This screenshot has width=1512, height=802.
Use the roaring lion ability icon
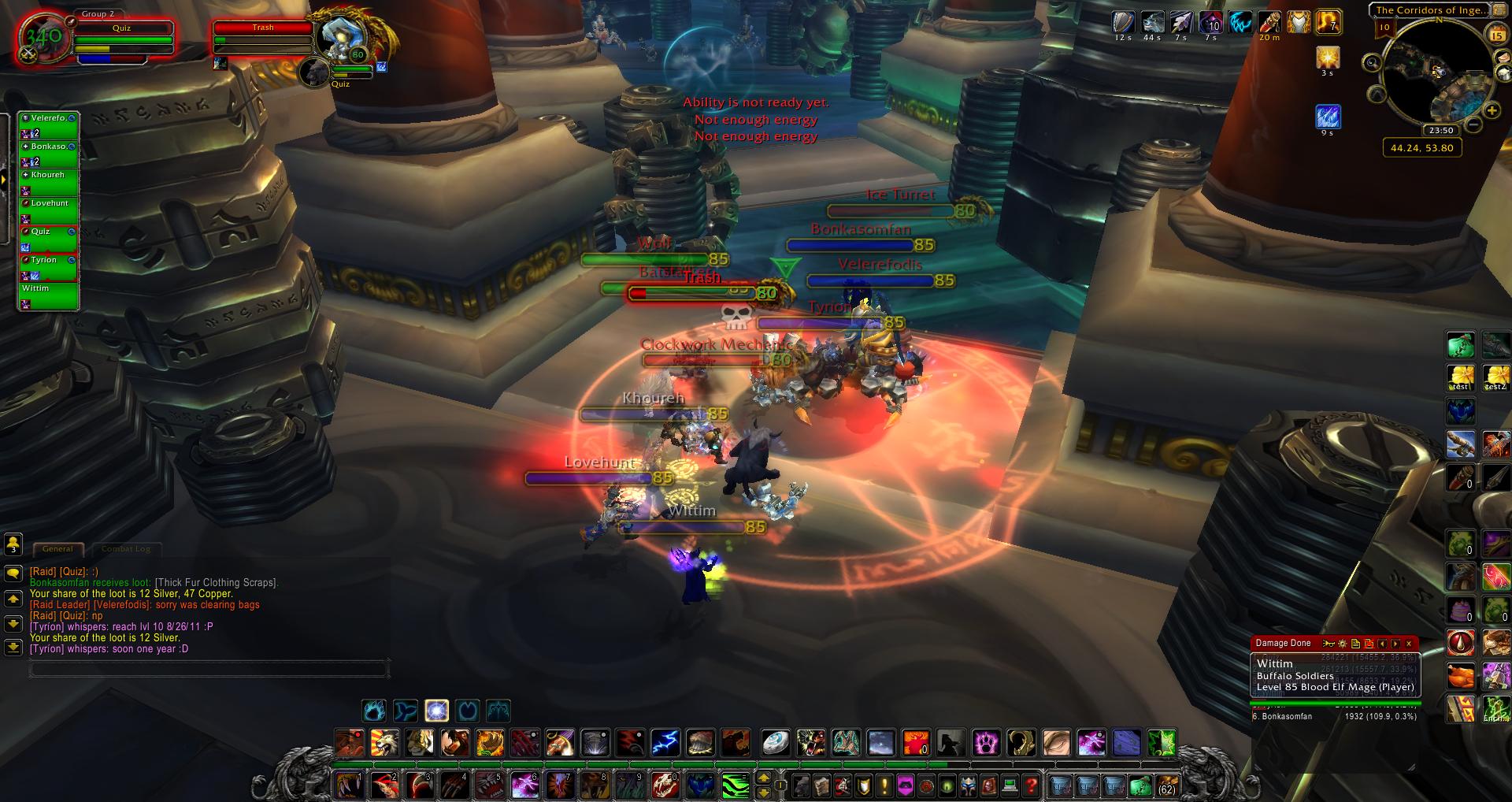tap(384, 742)
